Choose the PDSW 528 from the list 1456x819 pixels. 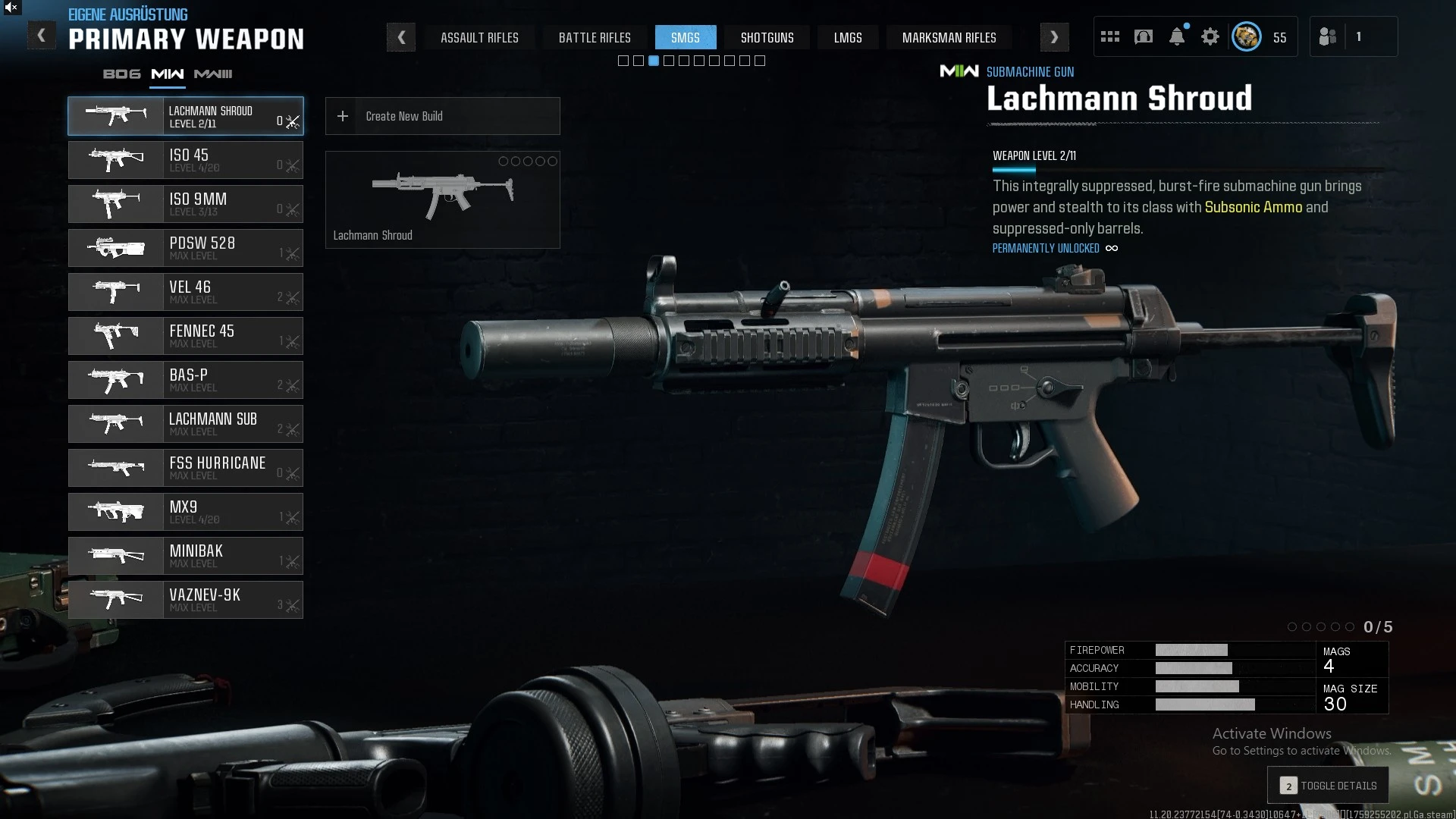186,248
